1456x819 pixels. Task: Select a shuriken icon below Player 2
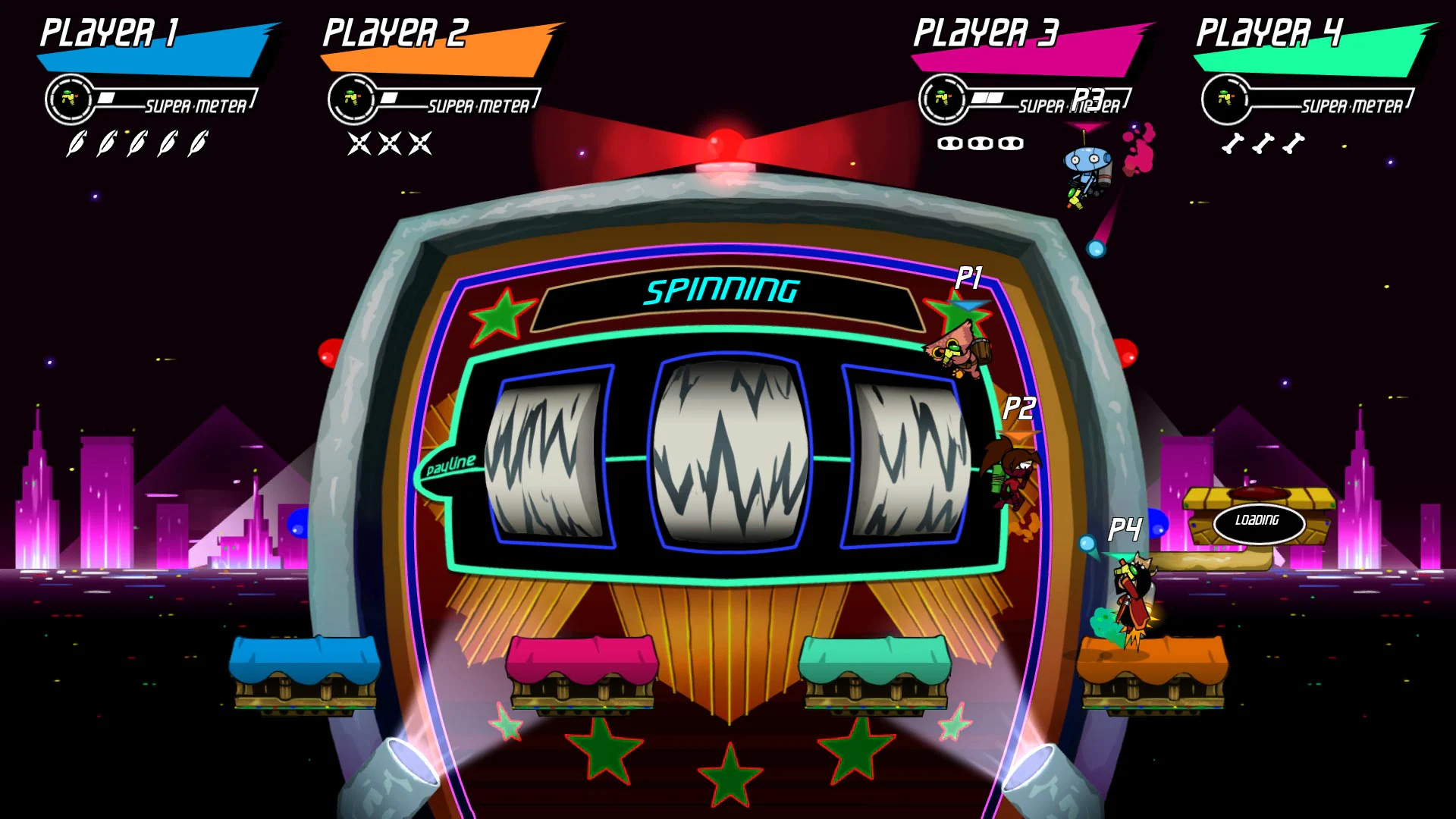(x=358, y=142)
